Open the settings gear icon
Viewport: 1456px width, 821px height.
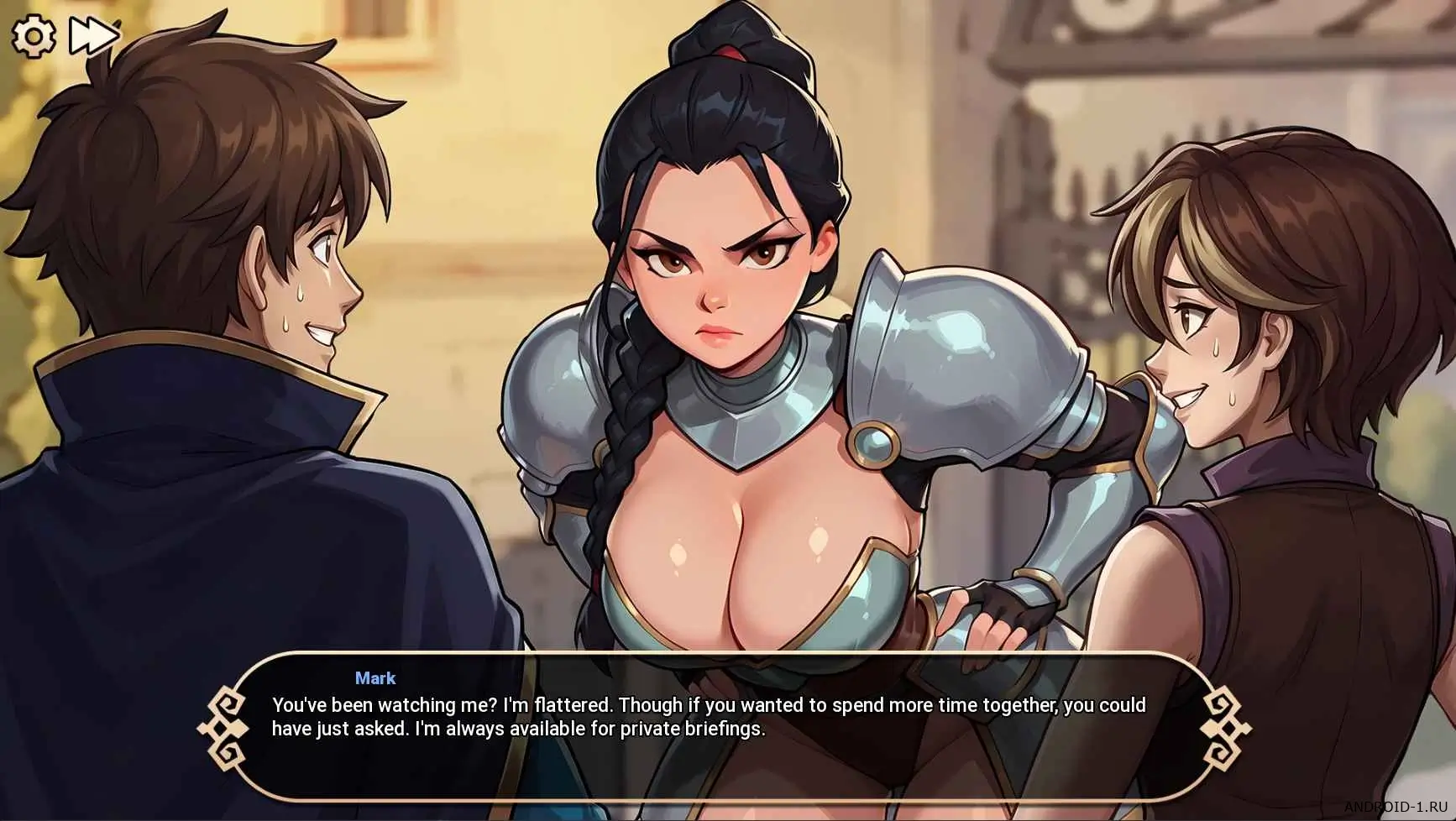click(x=34, y=36)
